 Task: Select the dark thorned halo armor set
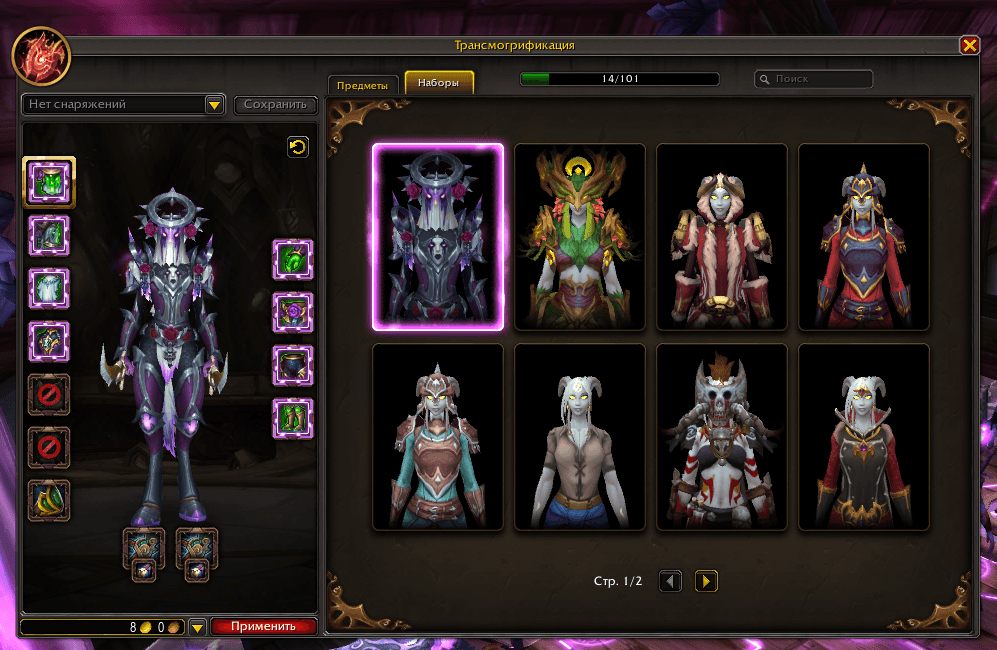pos(438,236)
